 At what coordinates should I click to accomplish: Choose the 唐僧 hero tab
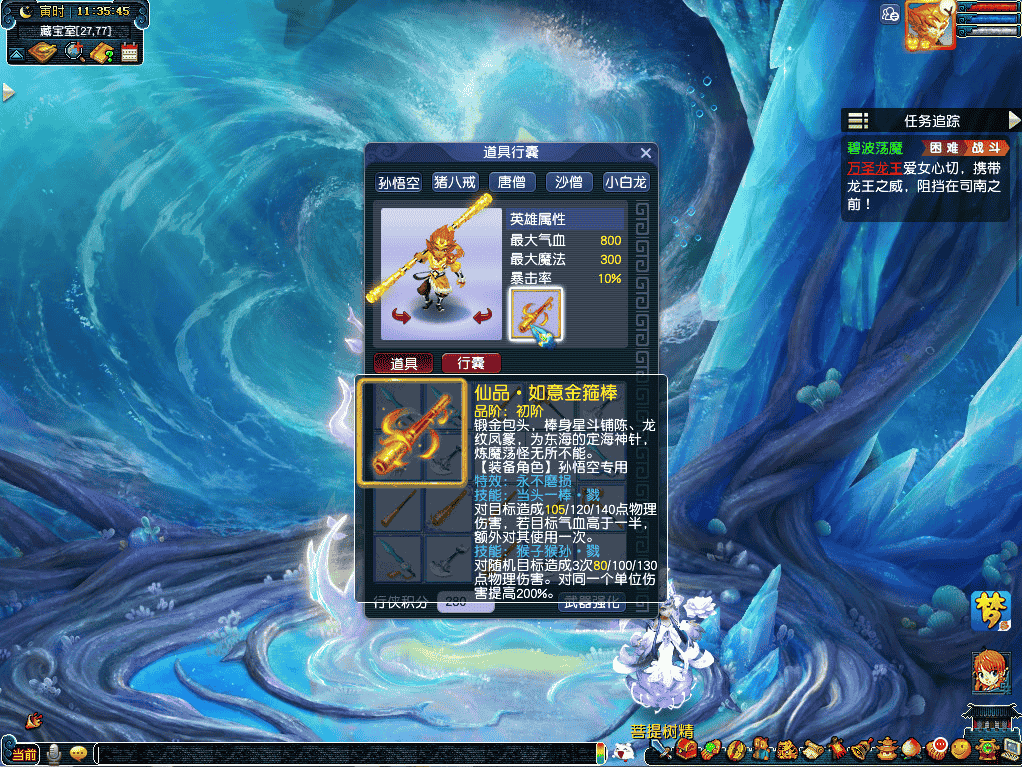click(512, 182)
